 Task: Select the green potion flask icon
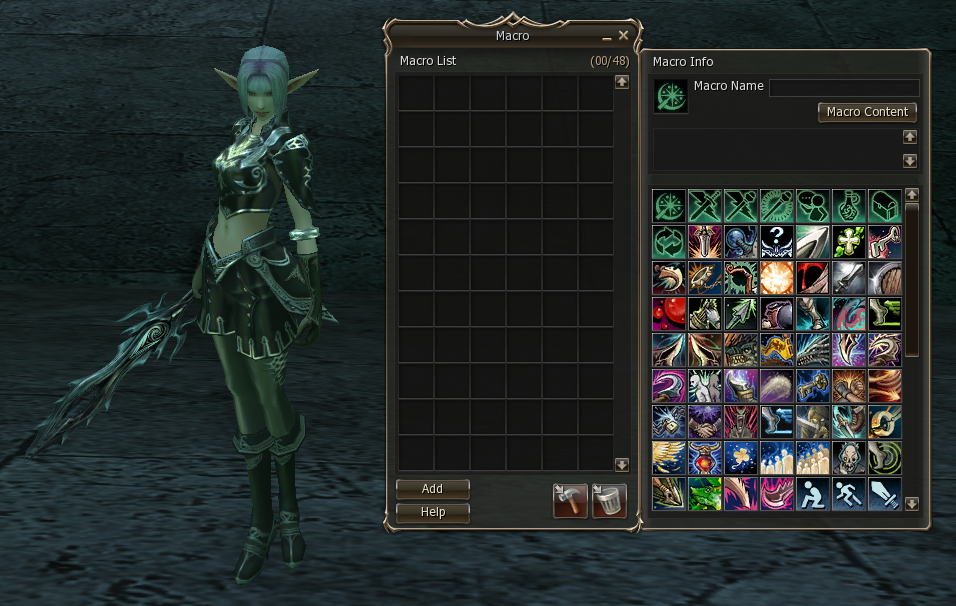[848, 205]
